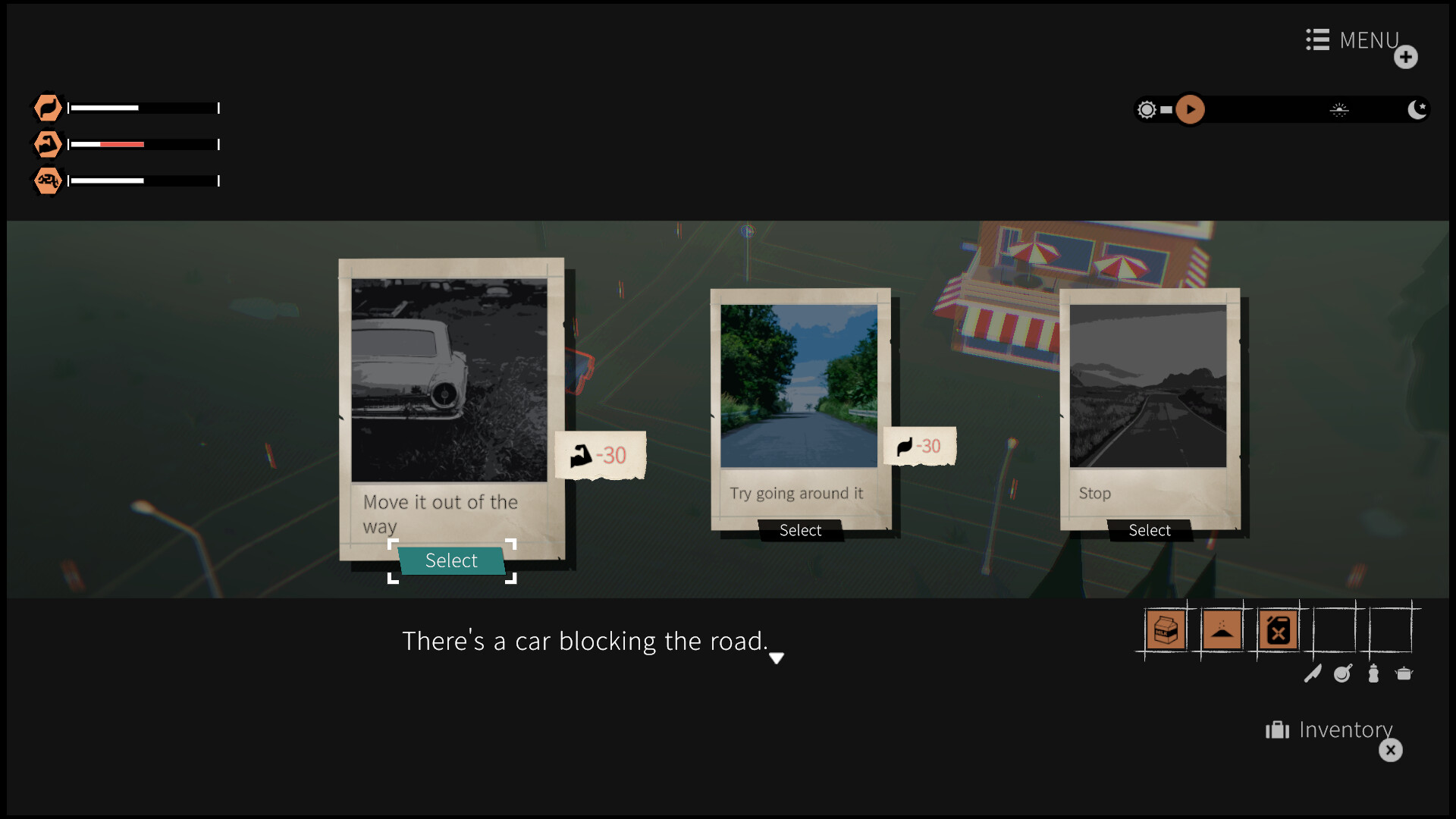
Task: Toggle the play button on the time bar
Action: point(1191,109)
